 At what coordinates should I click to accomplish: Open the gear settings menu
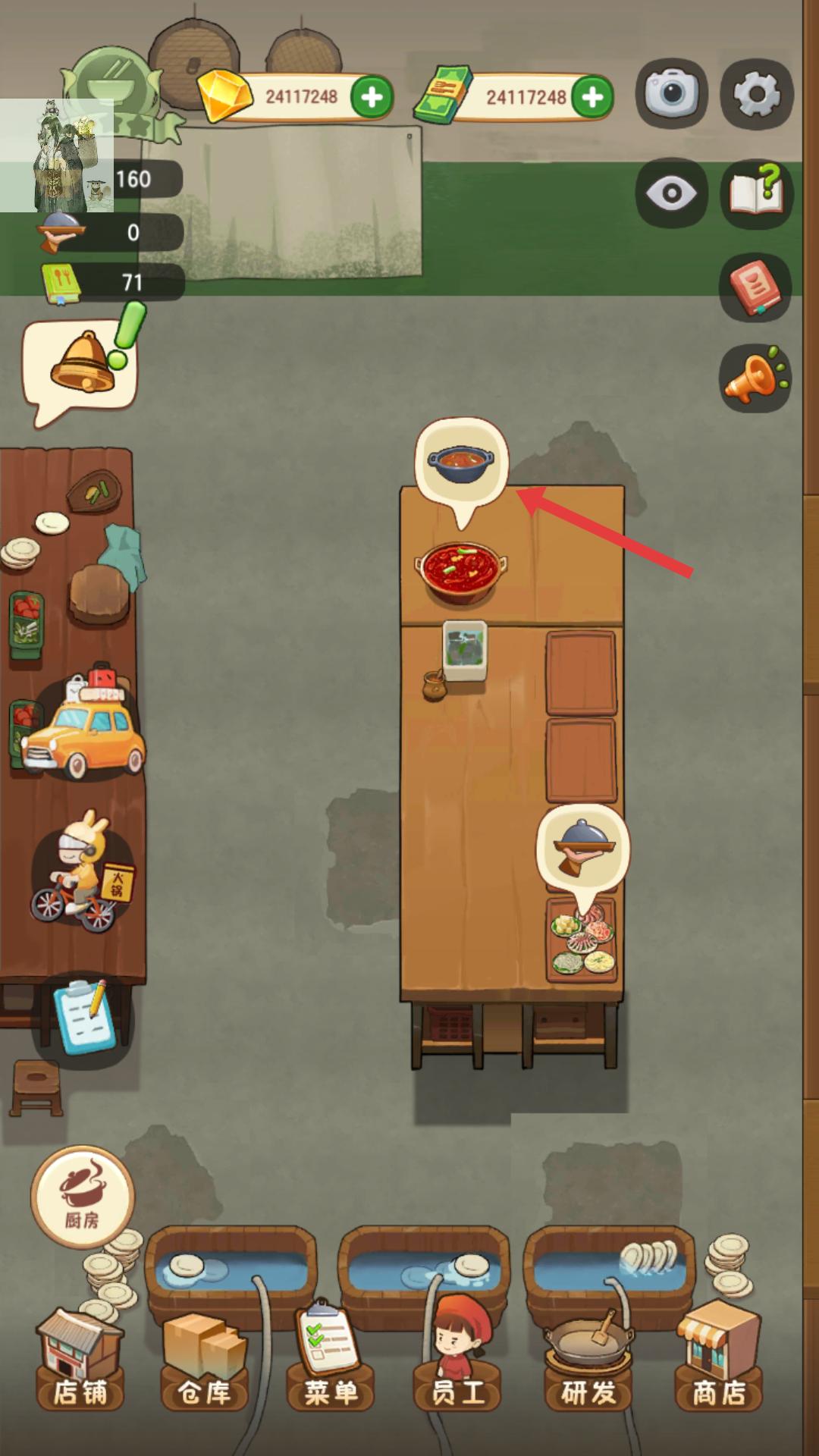pyautogui.click(x=756, y=93)
